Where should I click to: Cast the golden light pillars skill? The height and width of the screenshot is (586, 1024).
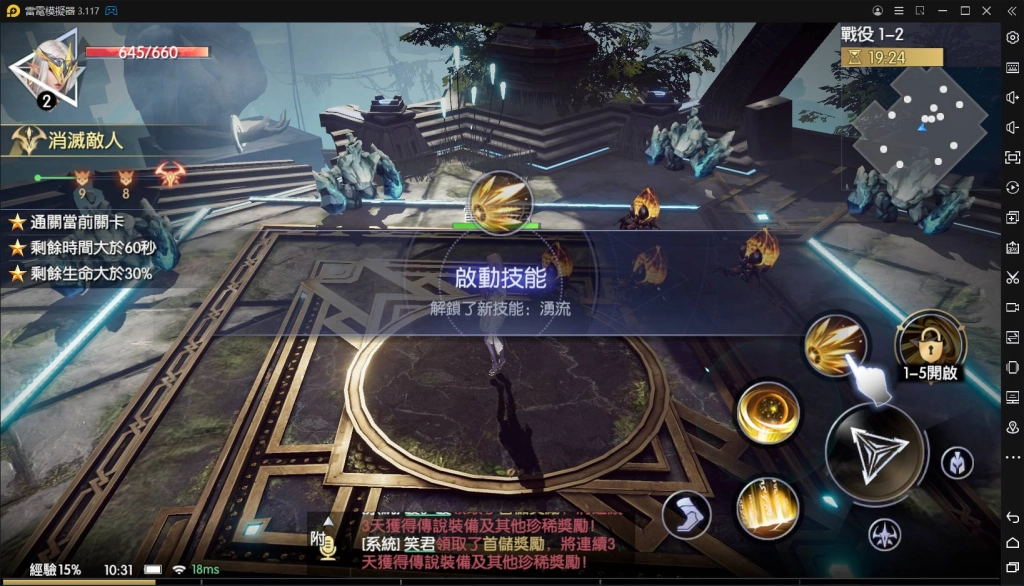[767, 506]
